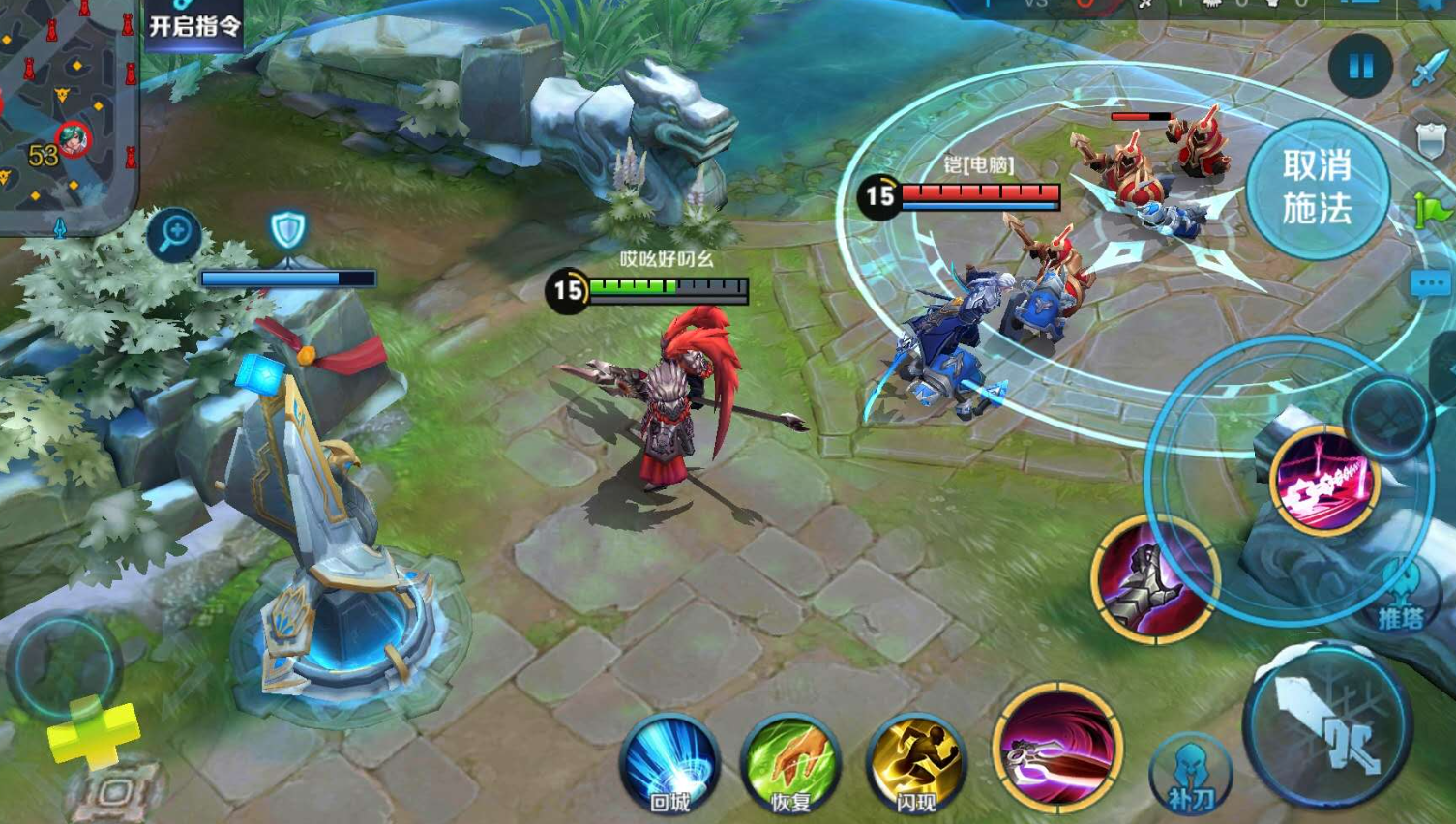Use the 恢复 heal summoner spell
Image resolution: width=1456 pixels, height=824 pixels.
(x=790, y=764)
